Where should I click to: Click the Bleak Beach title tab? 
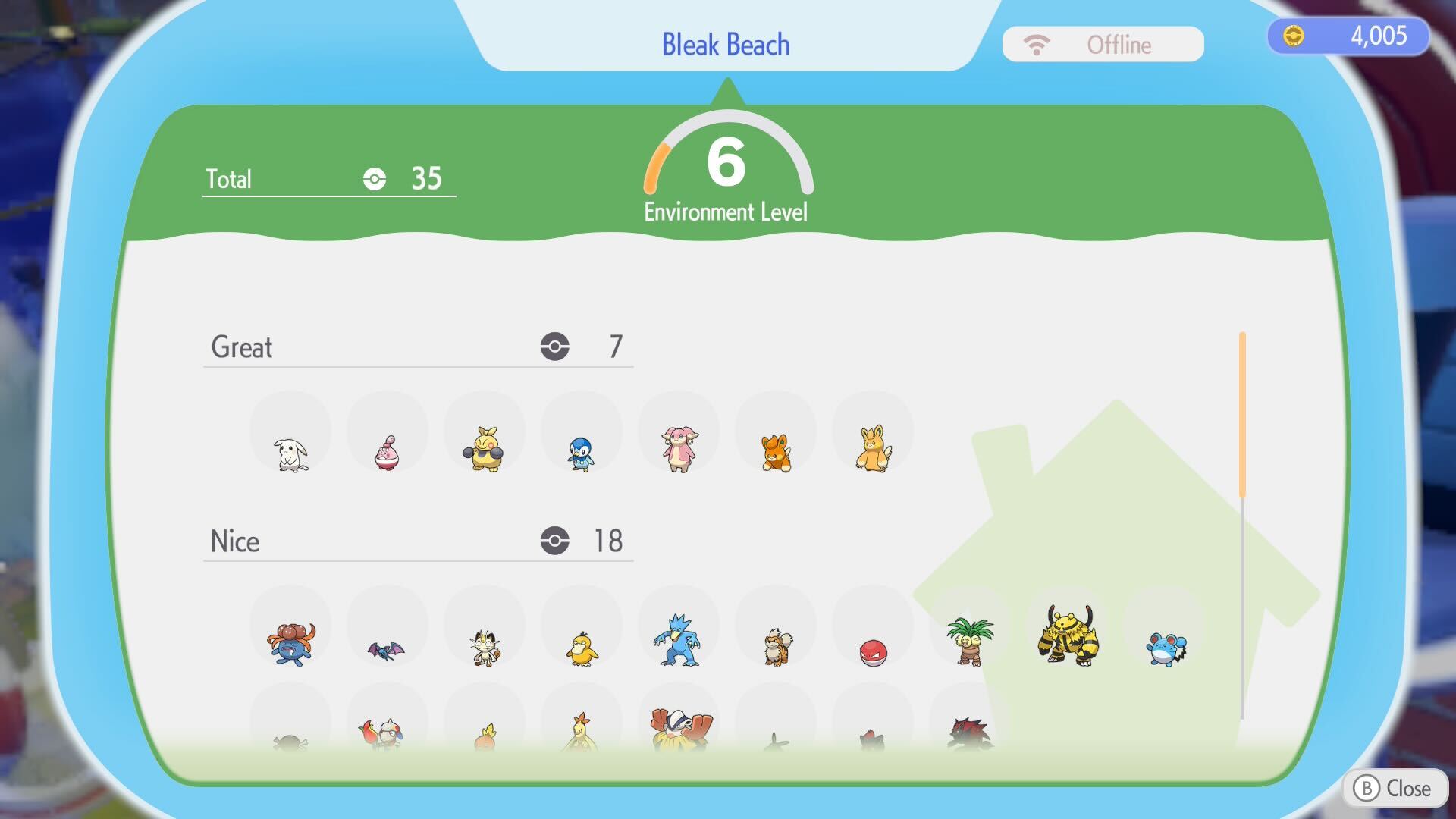726,44
